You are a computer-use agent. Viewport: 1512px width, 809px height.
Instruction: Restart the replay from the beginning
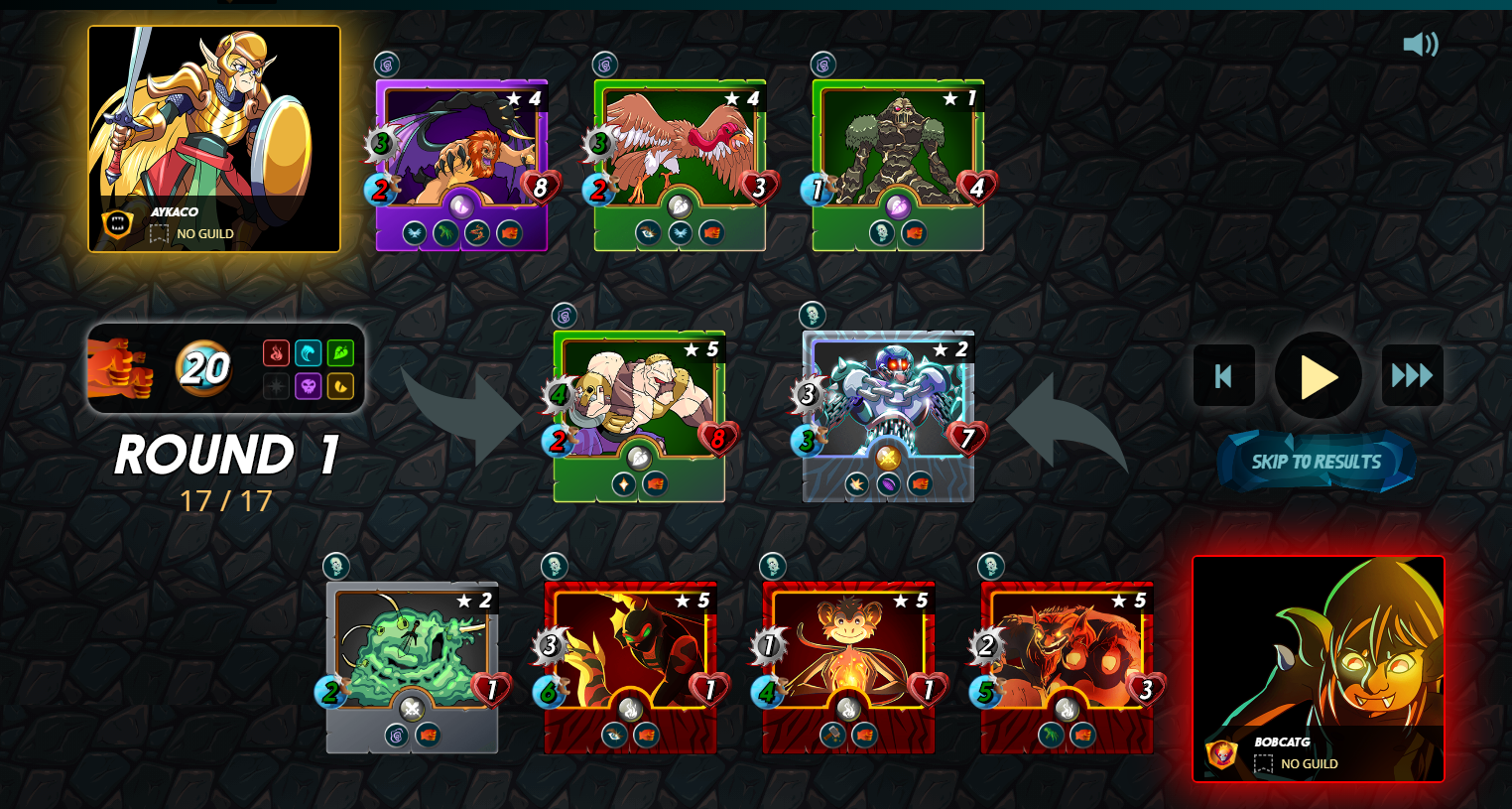[1223, 376]
